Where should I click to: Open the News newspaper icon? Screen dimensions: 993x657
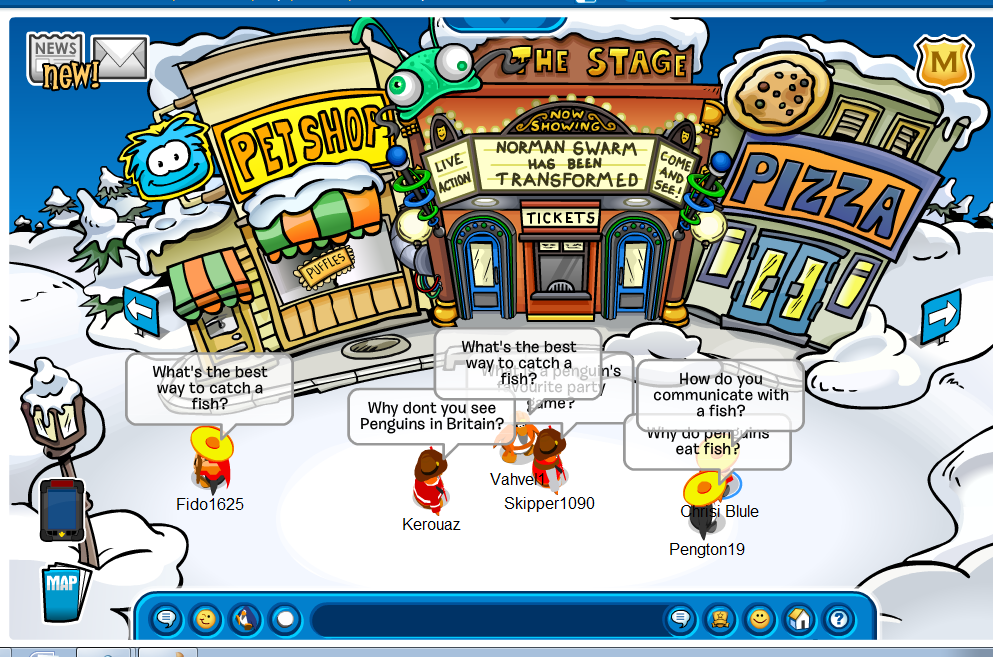click(x=56, y=58)
